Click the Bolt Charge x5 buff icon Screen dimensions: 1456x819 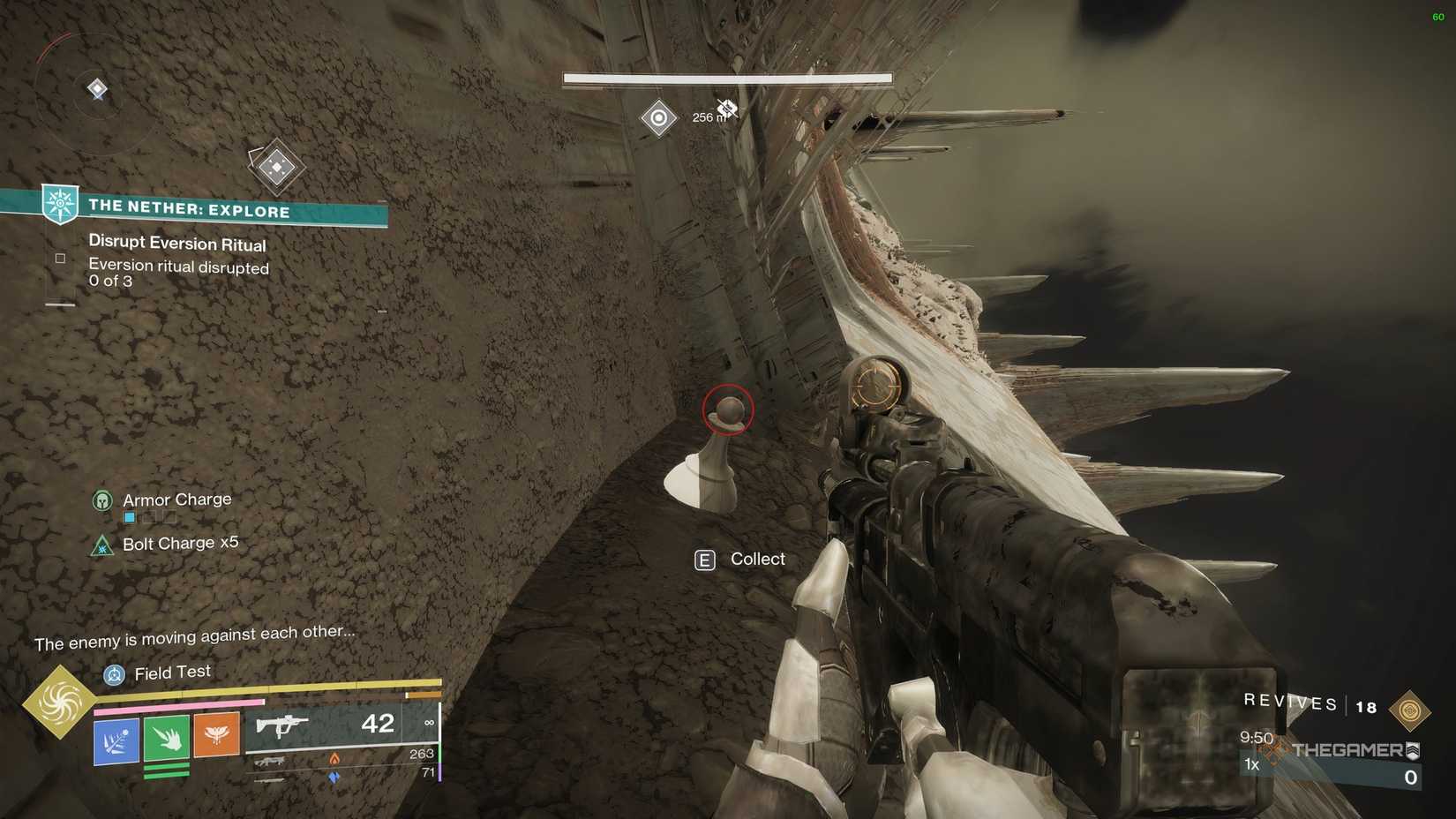point(101,545)
